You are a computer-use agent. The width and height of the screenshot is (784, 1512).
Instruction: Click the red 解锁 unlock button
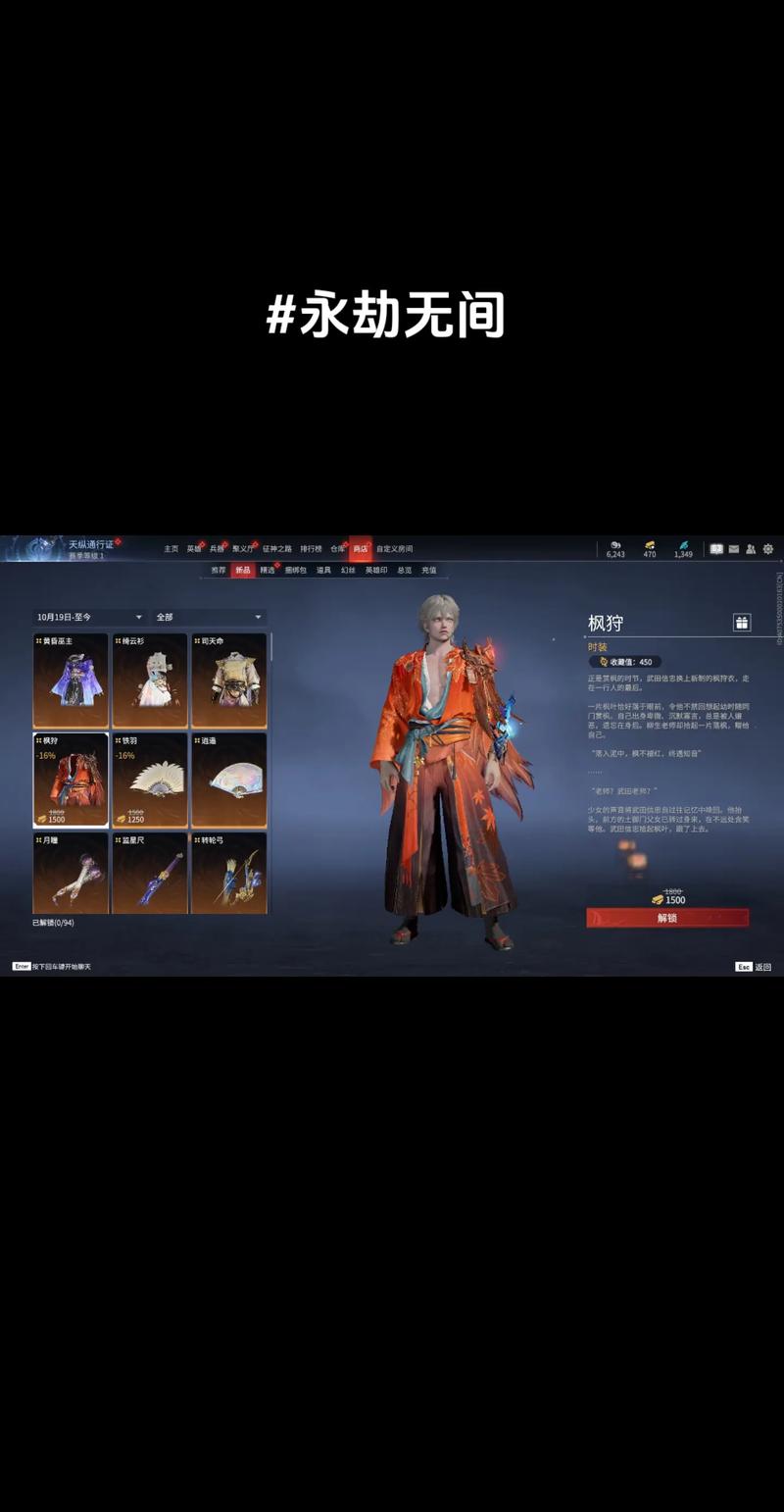(x=667, y=918)
